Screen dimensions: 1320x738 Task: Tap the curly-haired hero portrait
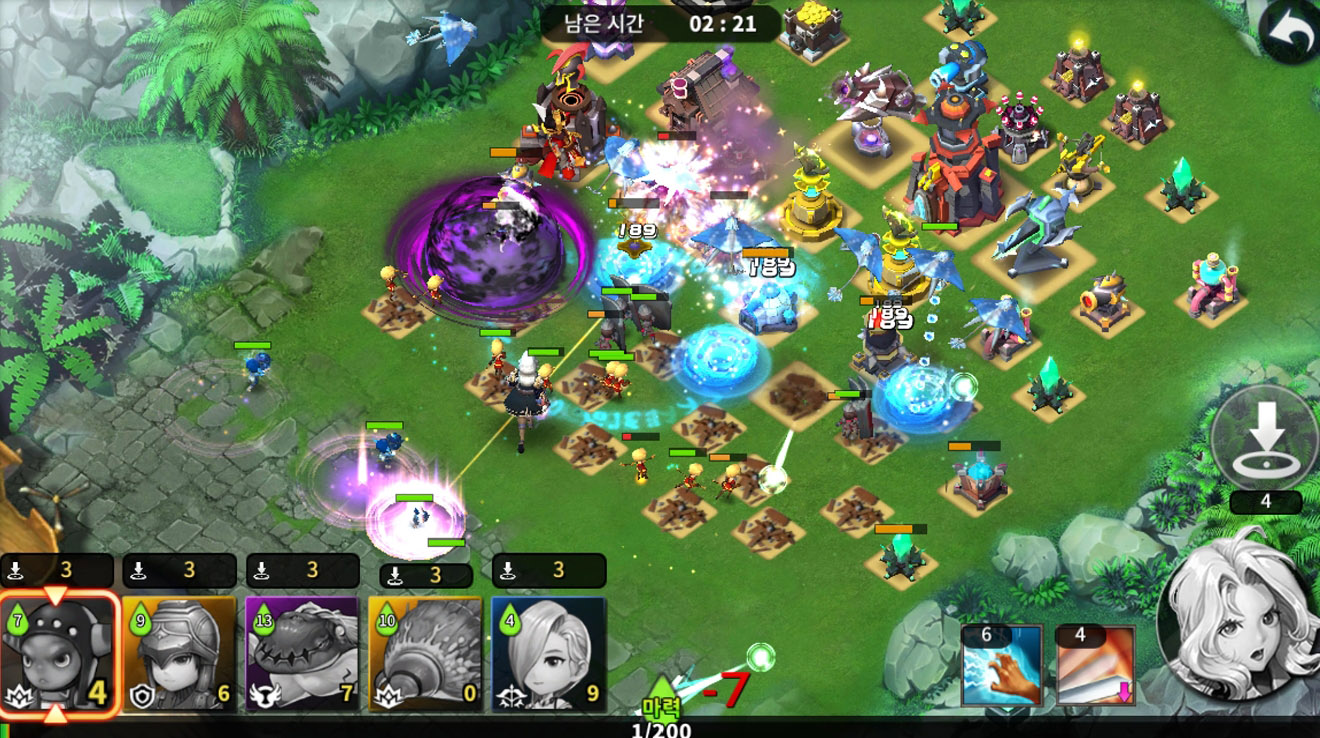[1238, 614]
